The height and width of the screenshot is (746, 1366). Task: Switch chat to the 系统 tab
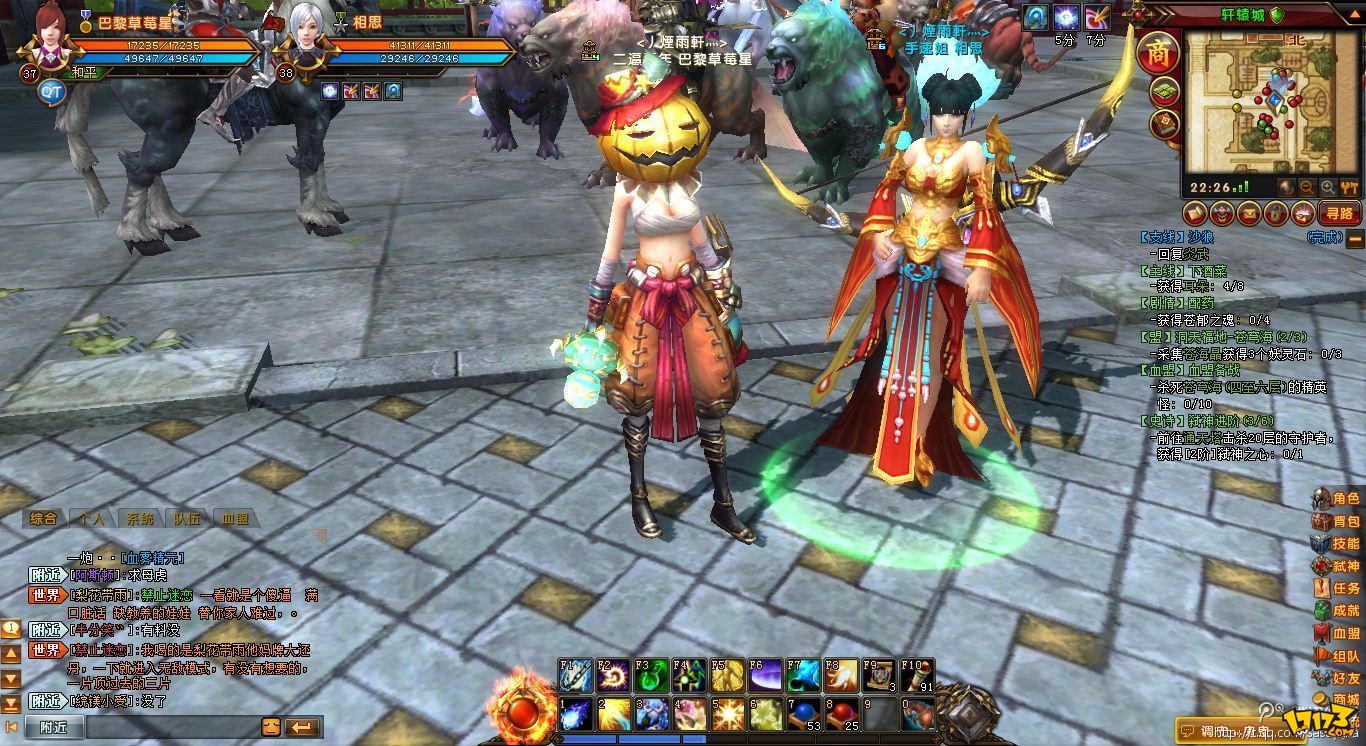pyautogui.click(x=138, y=519)
